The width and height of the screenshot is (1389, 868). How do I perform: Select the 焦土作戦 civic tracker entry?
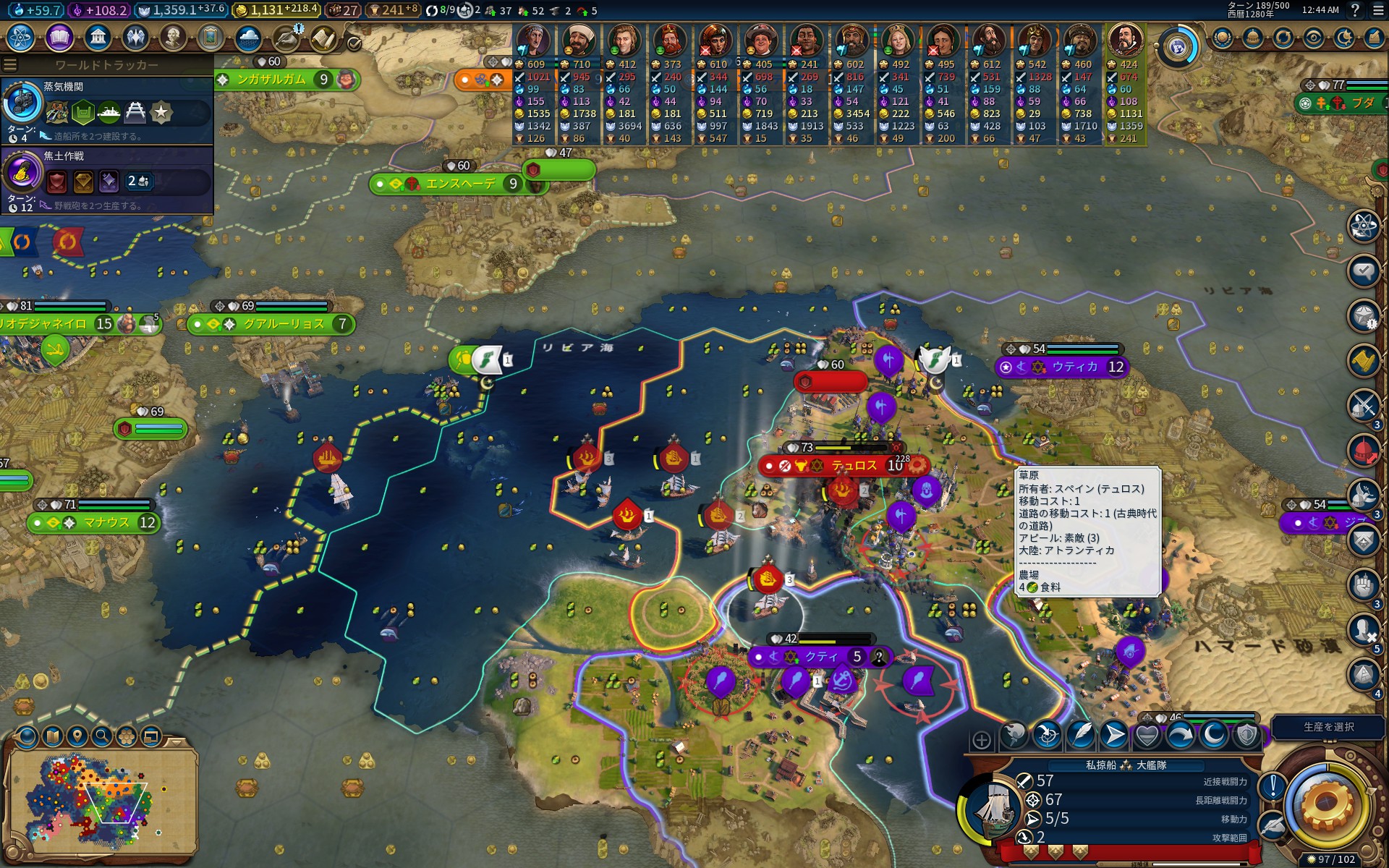coord(107,180)
